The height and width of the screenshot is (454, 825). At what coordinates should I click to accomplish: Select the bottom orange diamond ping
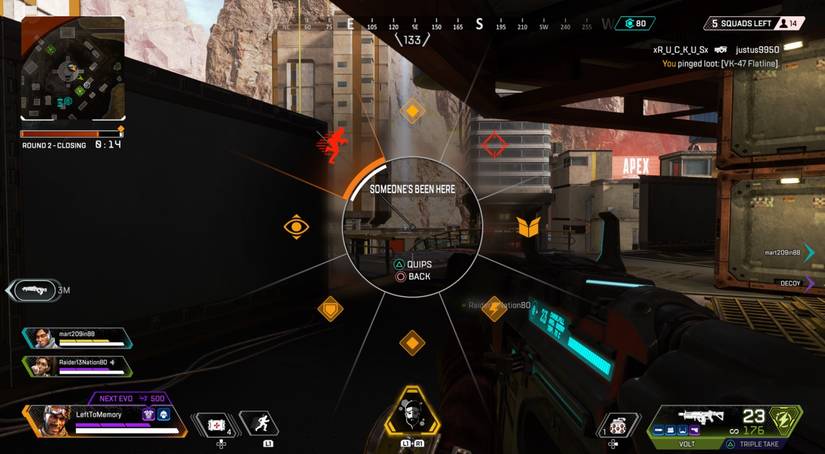click(x=412, y=343)
